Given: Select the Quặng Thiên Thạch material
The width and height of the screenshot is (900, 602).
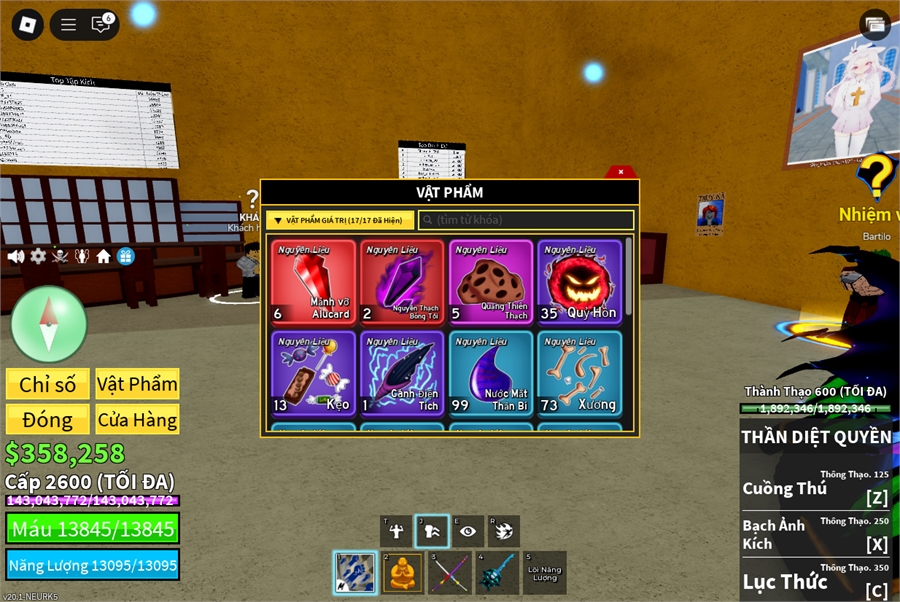Looking at the screenshot, I should coord(491,282).
